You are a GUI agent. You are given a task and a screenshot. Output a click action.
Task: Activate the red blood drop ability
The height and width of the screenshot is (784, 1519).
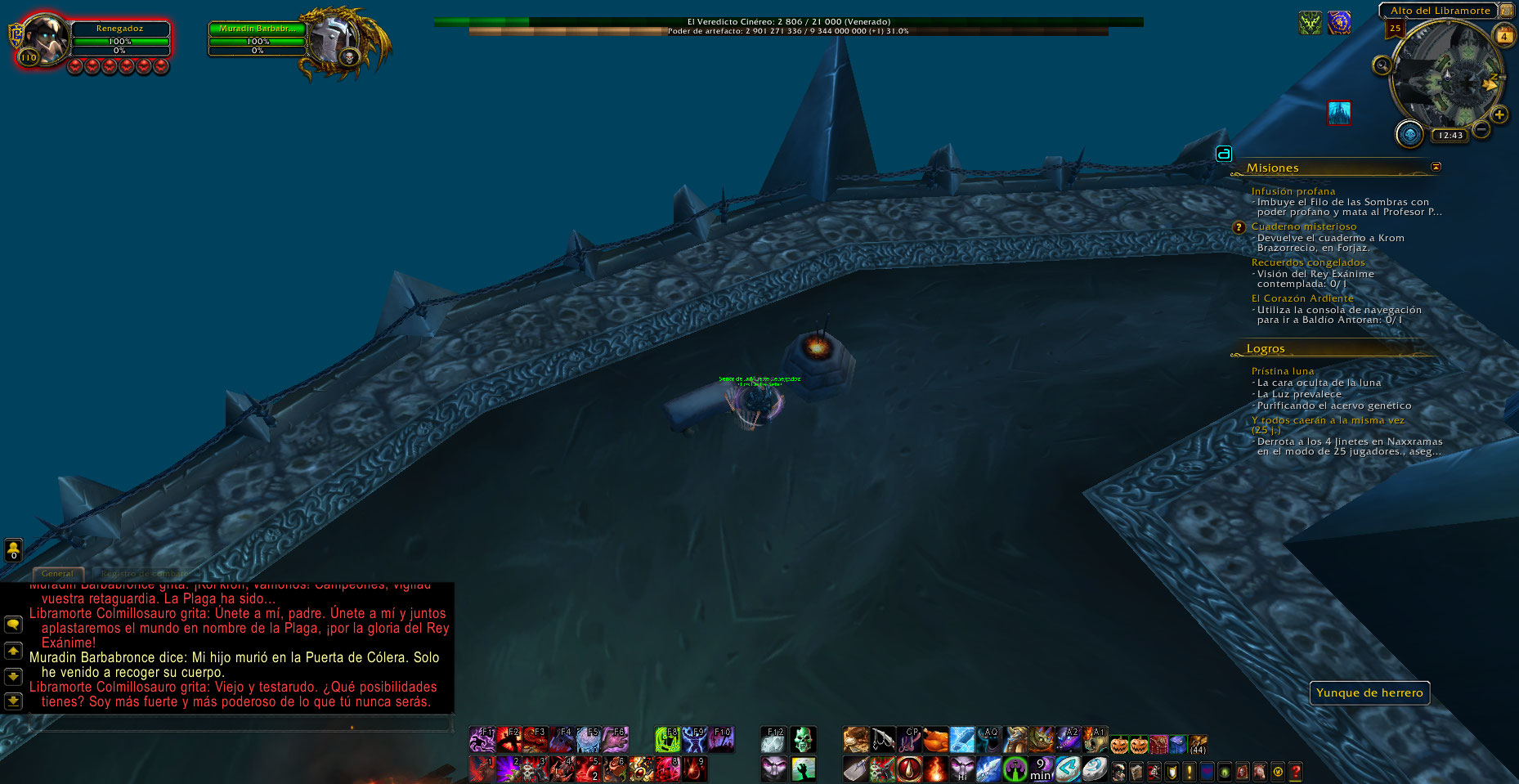908,768
